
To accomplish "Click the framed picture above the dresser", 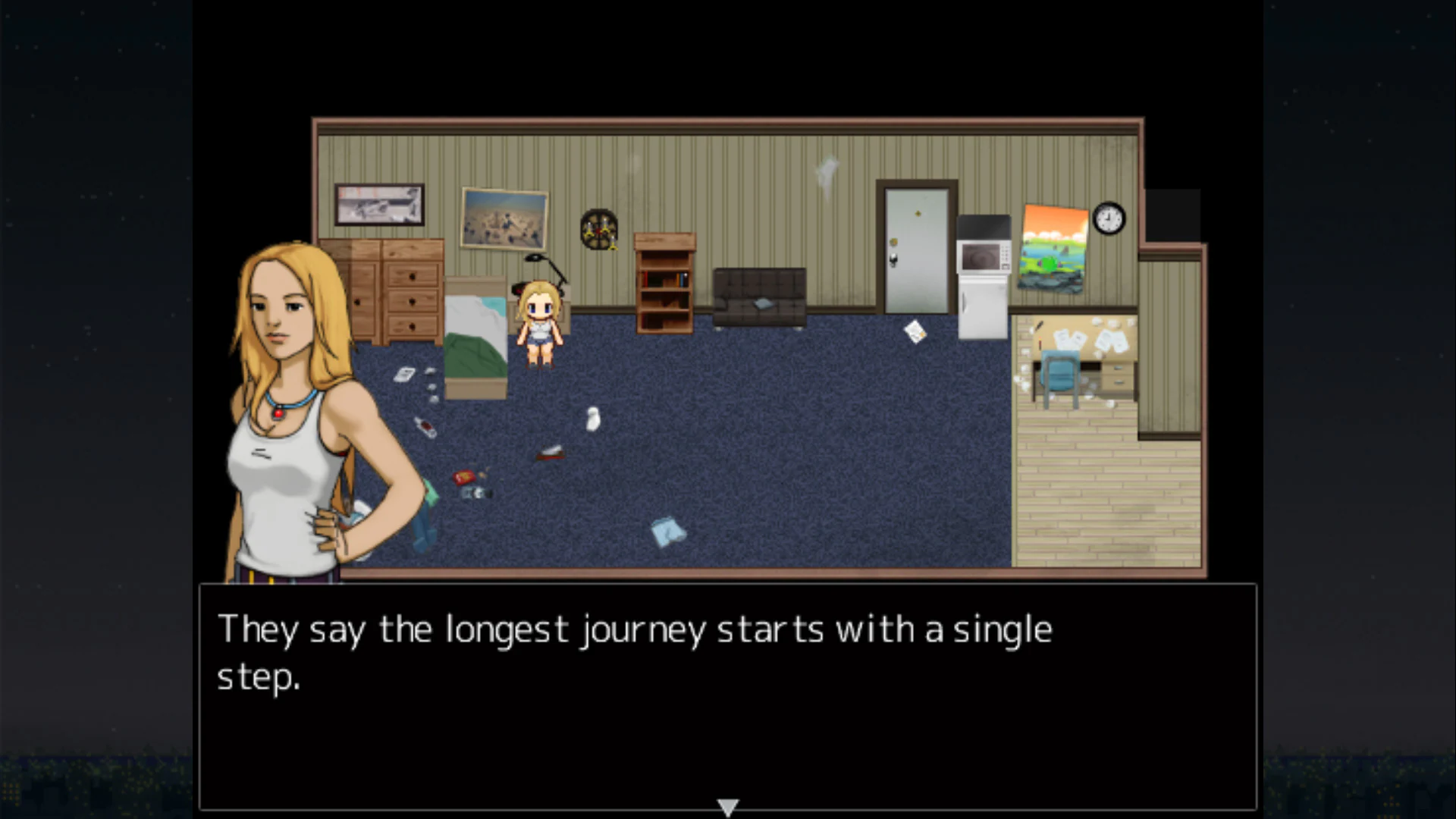I will (x=380, y=206).
